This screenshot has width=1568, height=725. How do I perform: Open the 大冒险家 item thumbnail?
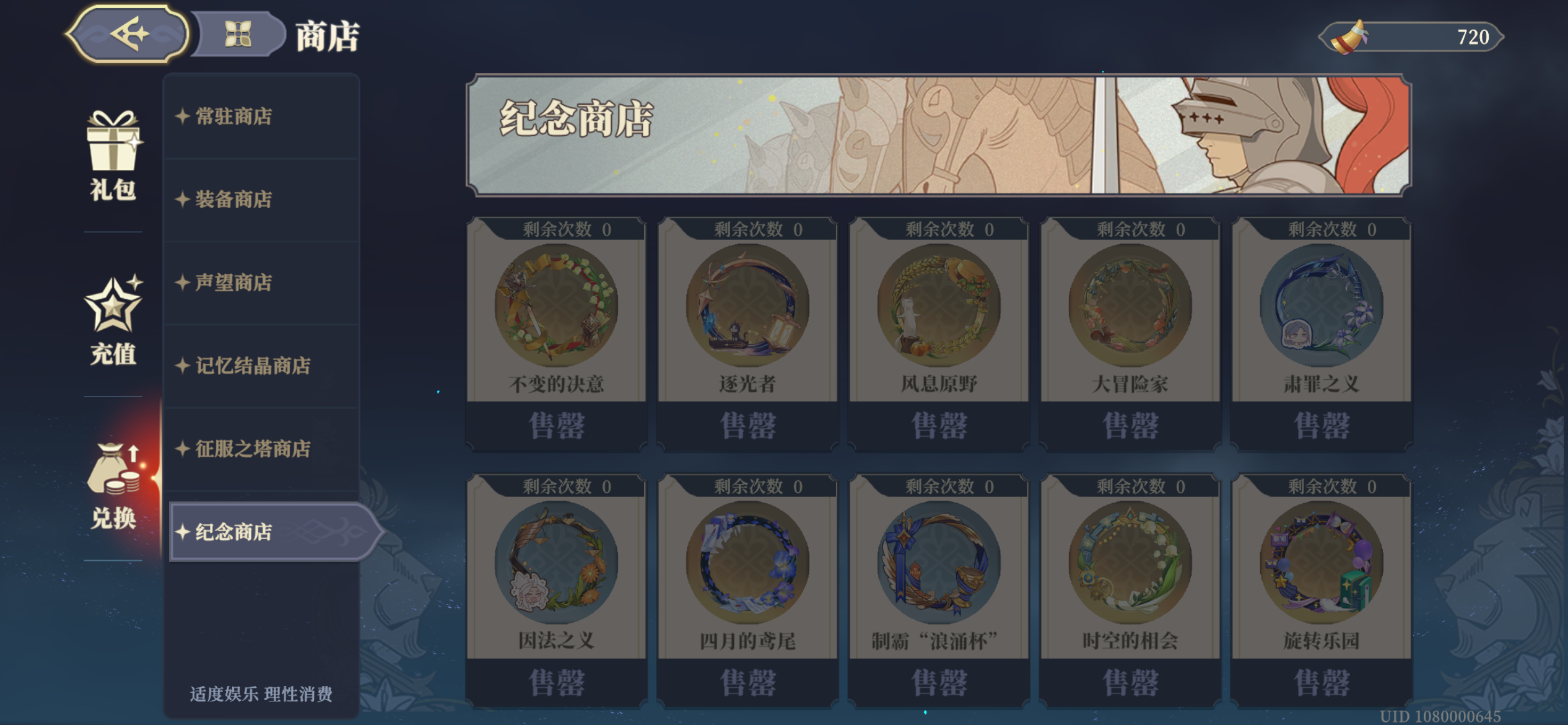1130,304
